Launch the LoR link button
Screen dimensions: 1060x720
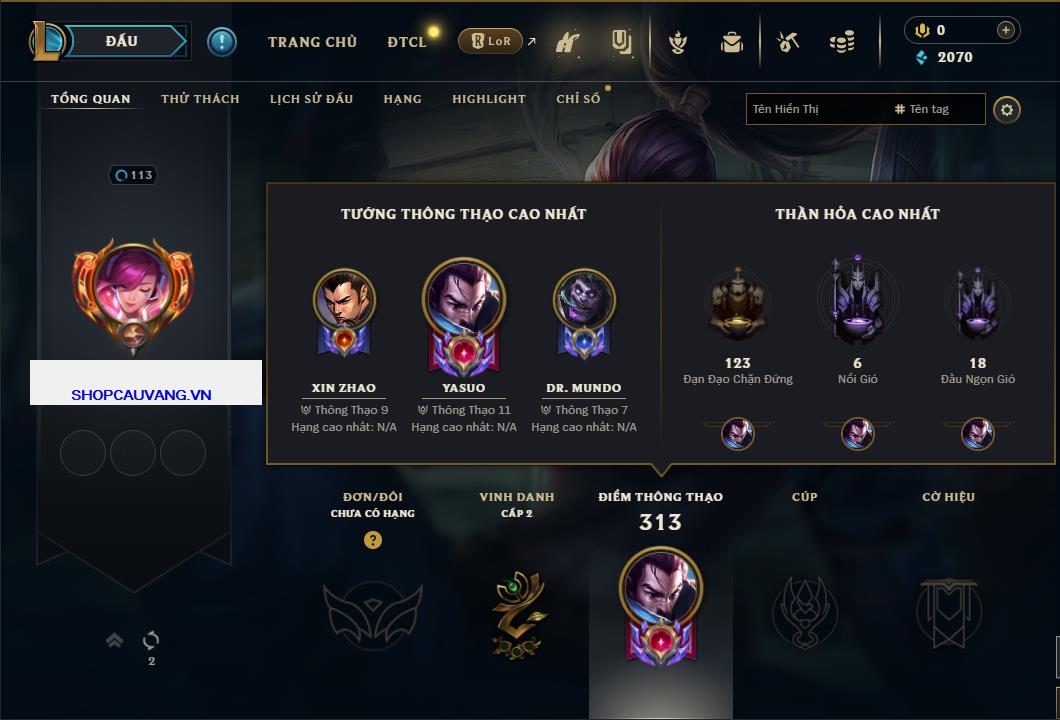click(490, 41)
